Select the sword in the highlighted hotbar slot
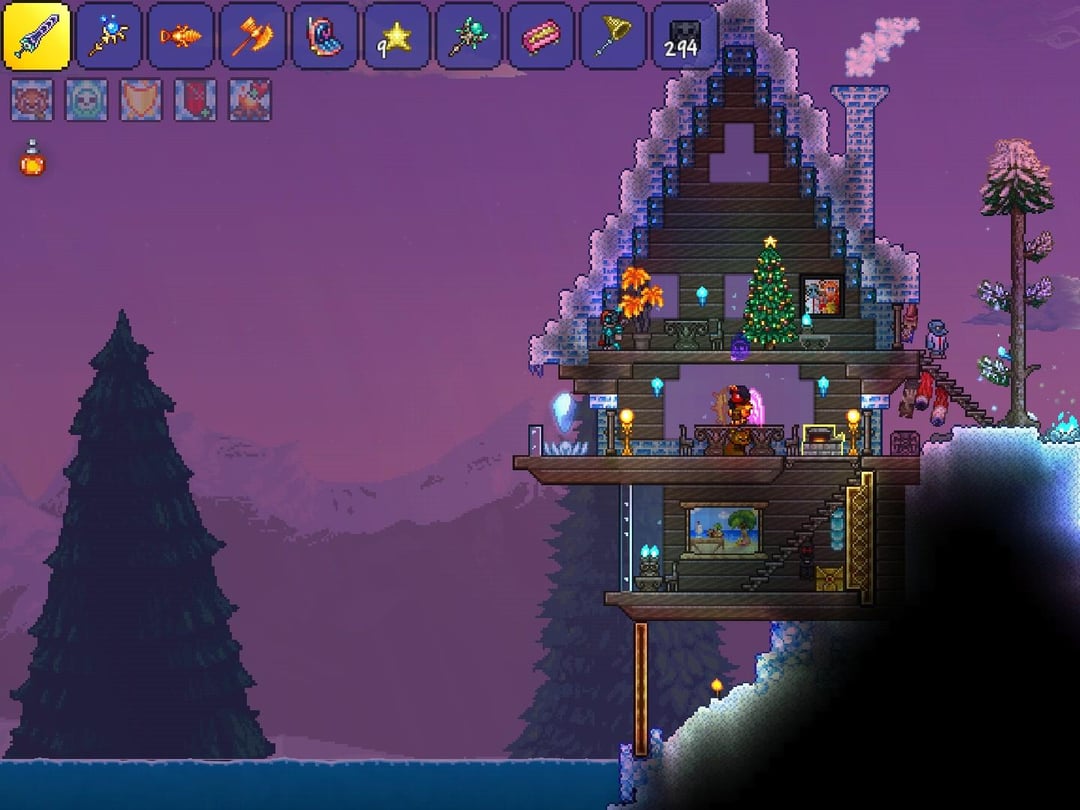 [x=36, y=36]
